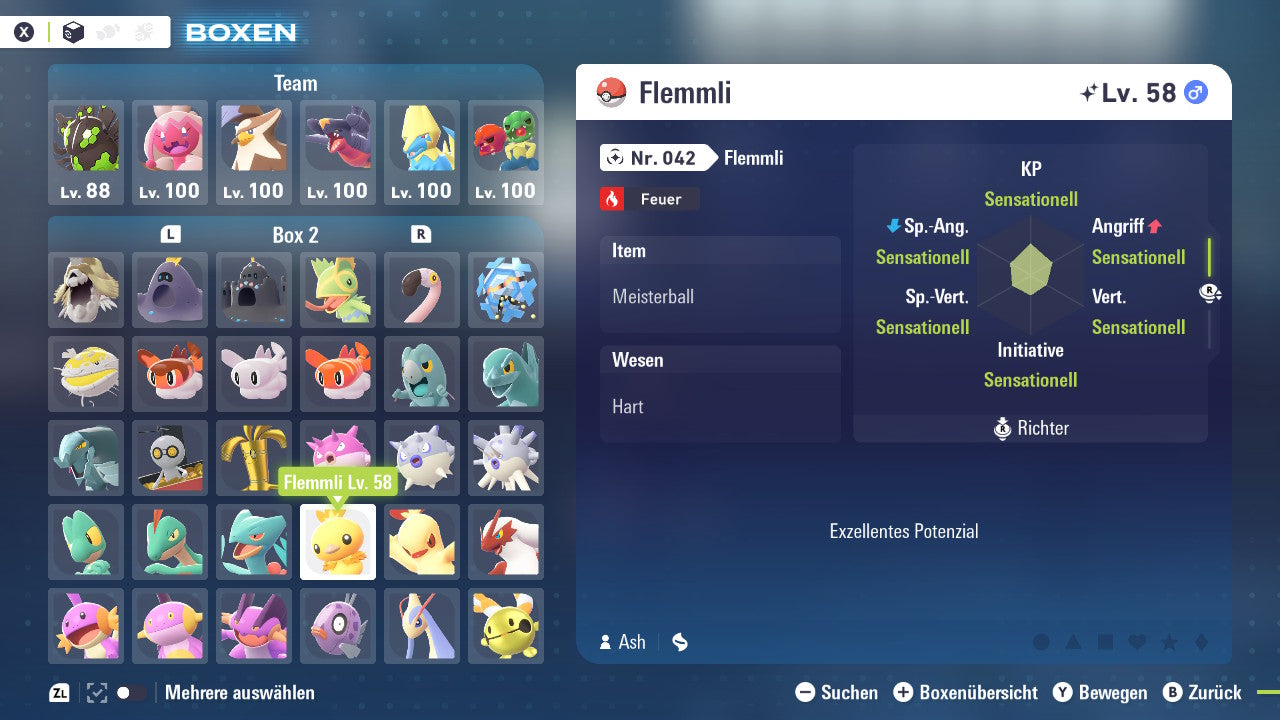Click the trainer icon next to Ash
This screenshot has height=720, width=1280.
pos(606,642)
